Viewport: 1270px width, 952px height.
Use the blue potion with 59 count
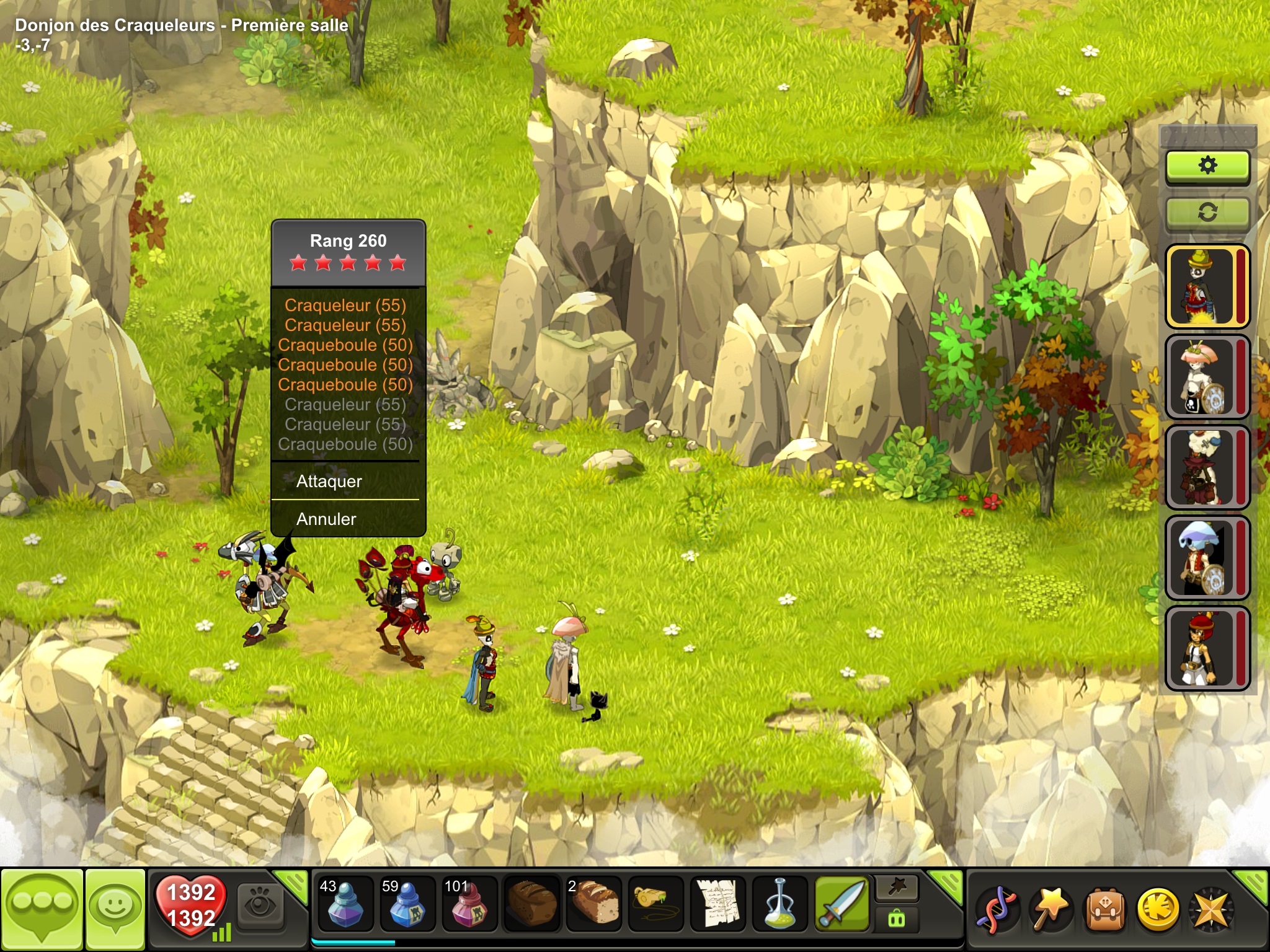407,905
